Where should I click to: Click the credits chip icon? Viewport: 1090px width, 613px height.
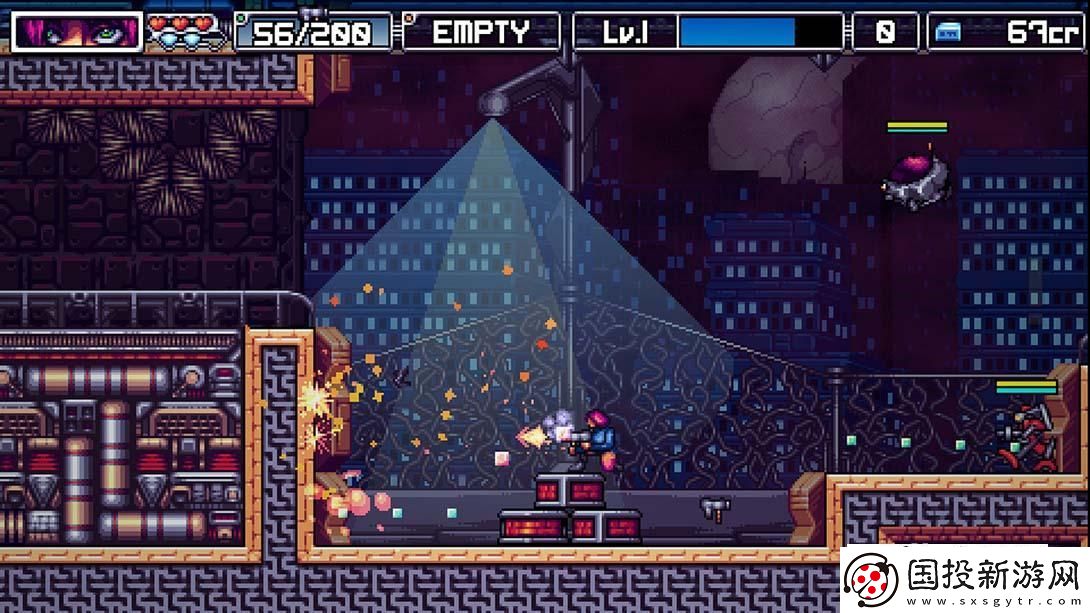coord(948,32)
